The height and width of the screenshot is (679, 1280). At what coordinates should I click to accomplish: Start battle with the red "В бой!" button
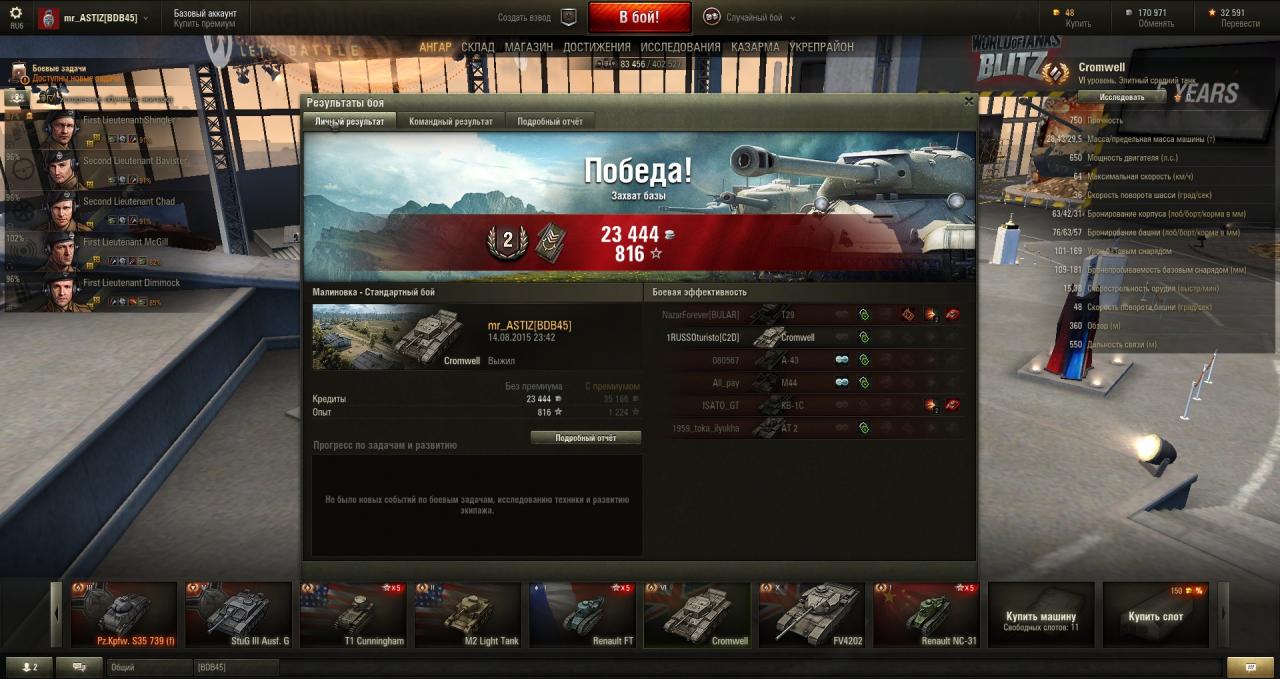[x=639, y=18]
